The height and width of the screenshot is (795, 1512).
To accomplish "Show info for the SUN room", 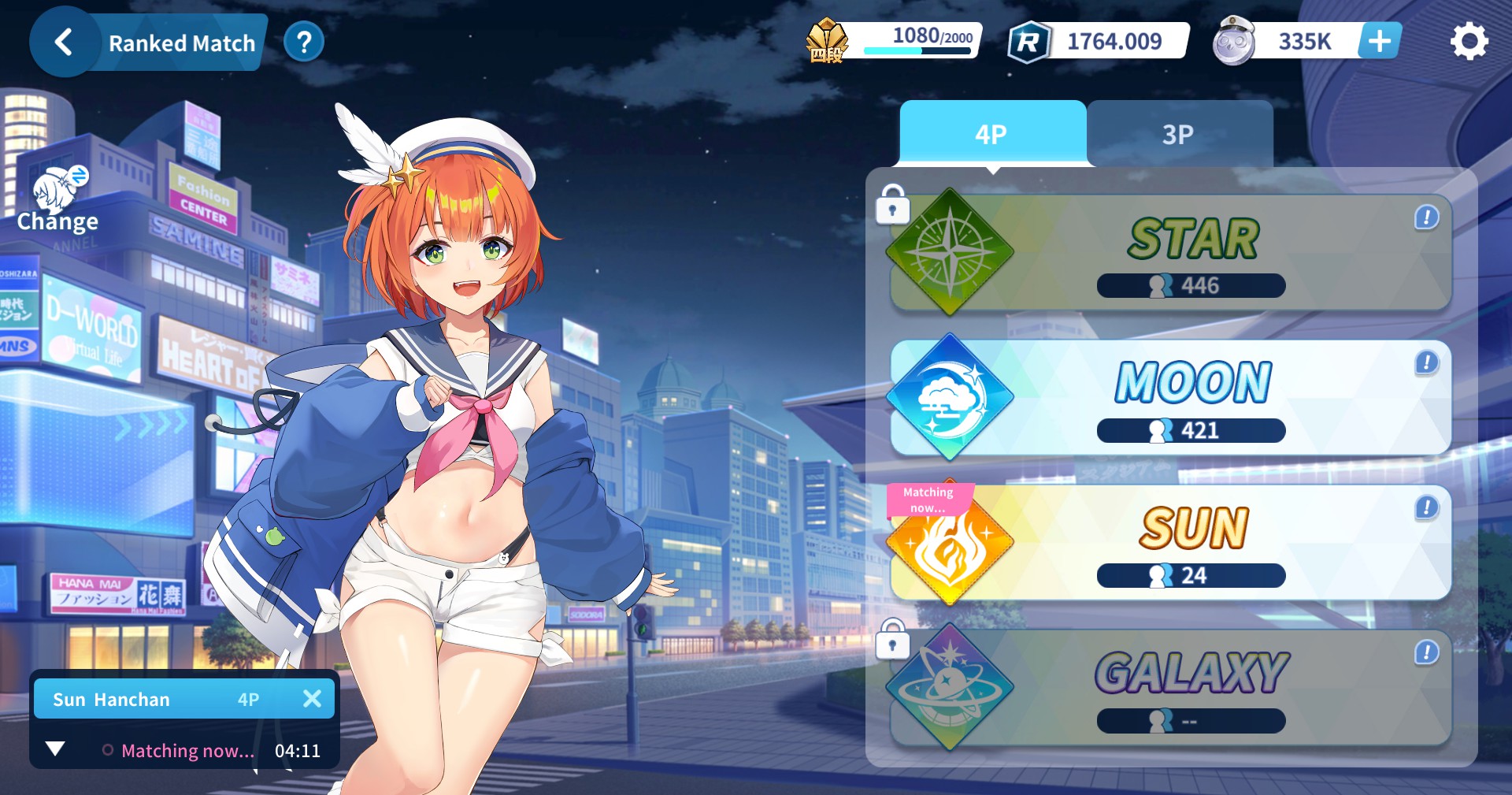I will point(1426,507).
